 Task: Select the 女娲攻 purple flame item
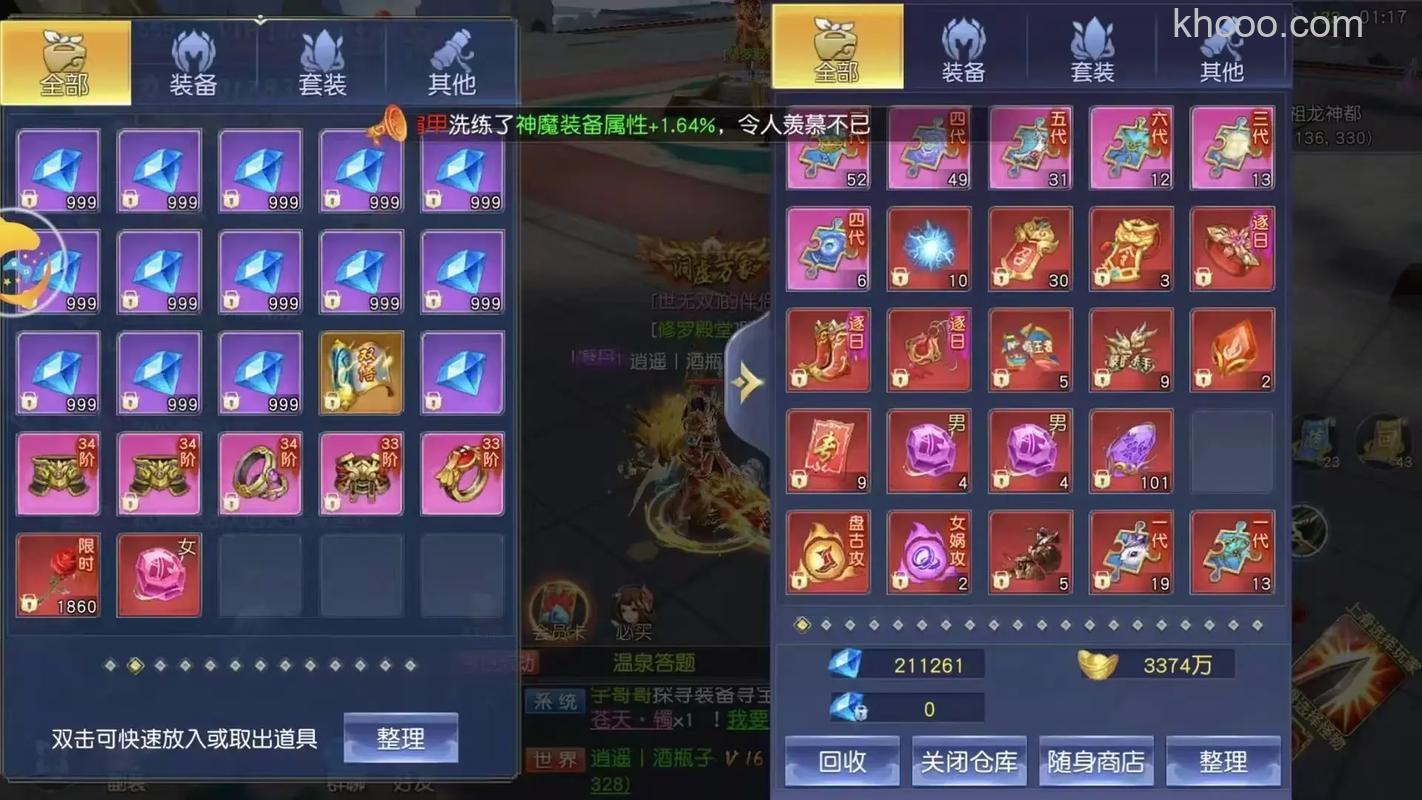click(x=928, y=551)
